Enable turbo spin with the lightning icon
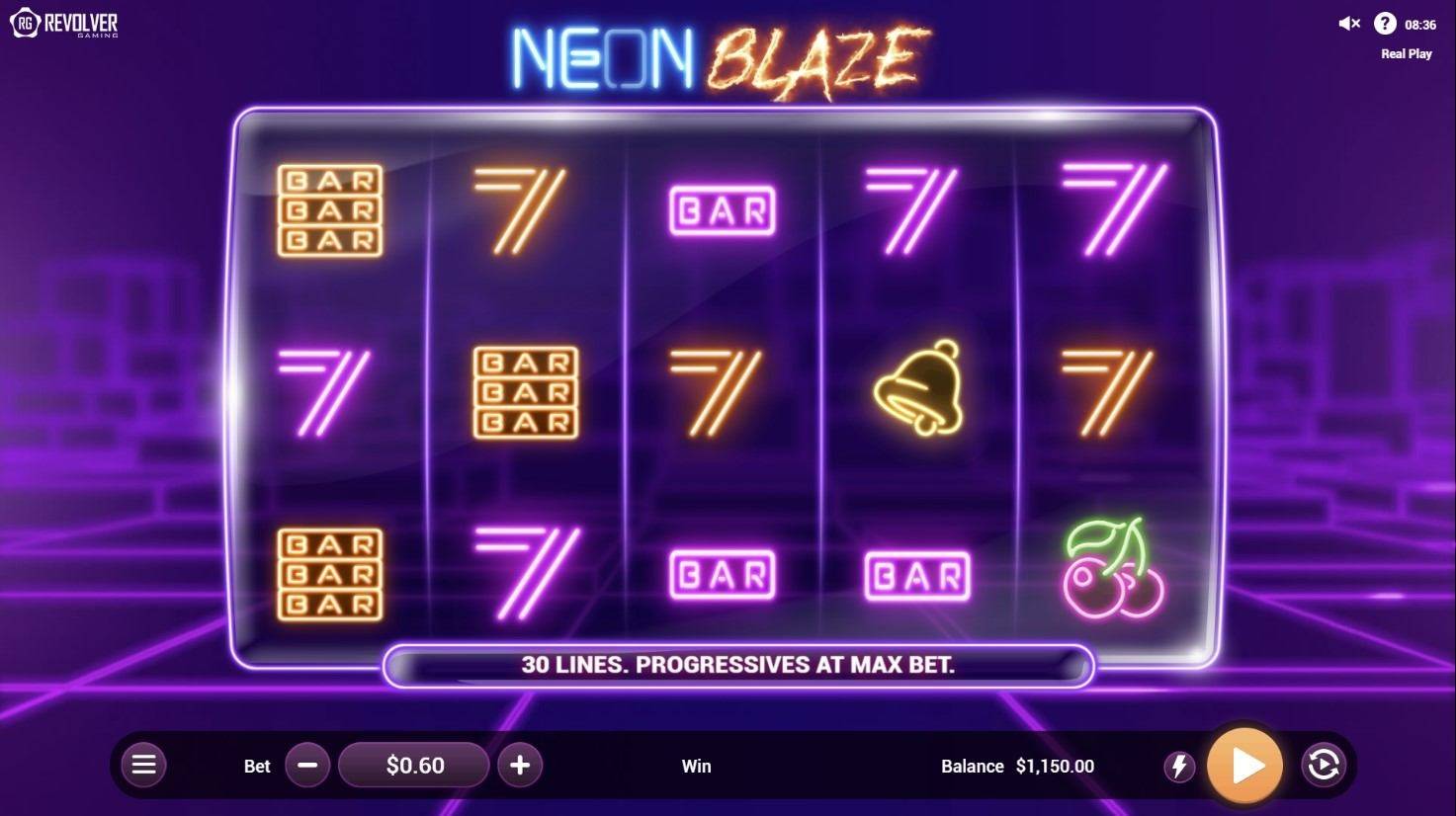 (1179, 765)
